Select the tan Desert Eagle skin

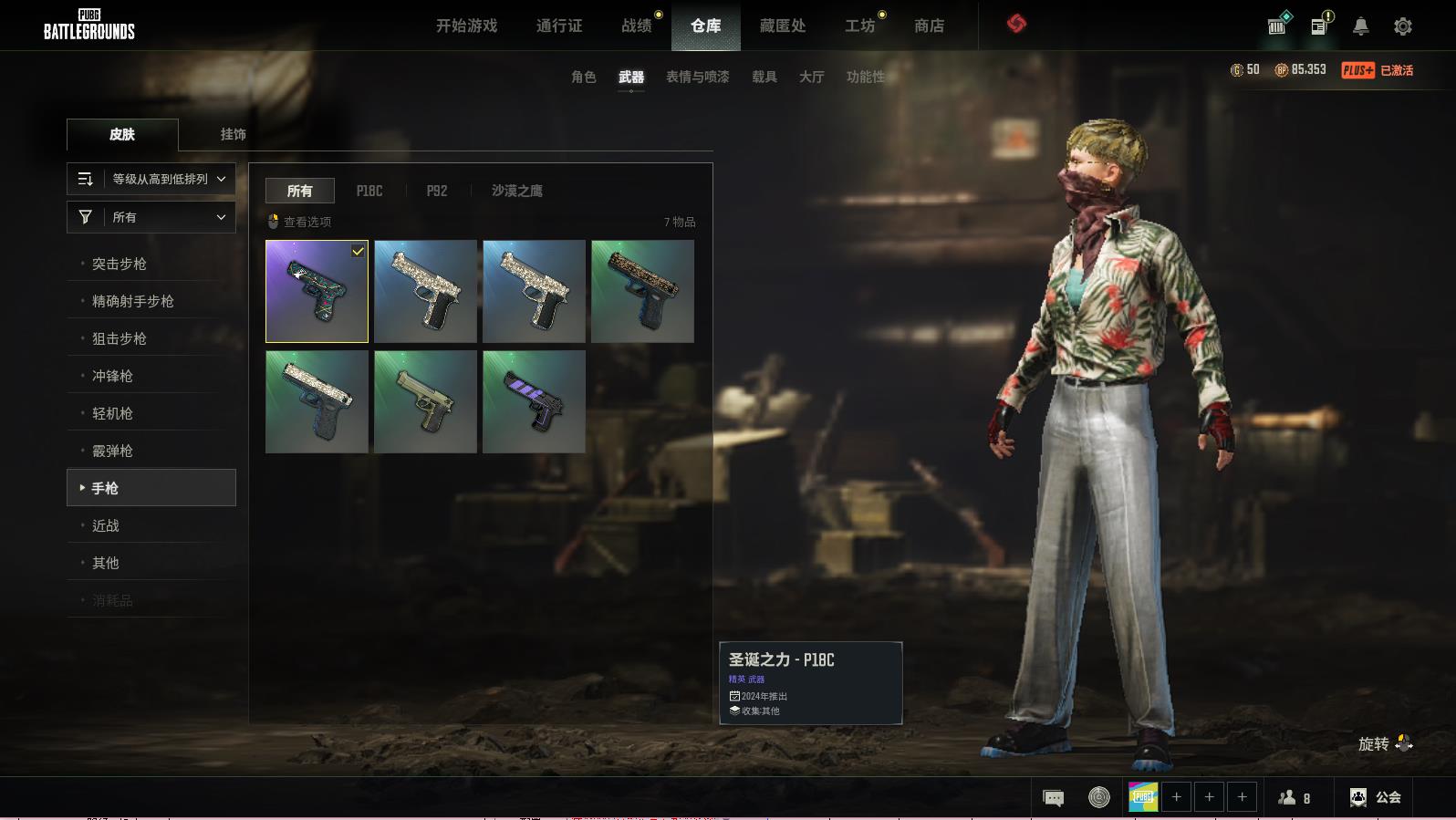(x=425, y=401)
